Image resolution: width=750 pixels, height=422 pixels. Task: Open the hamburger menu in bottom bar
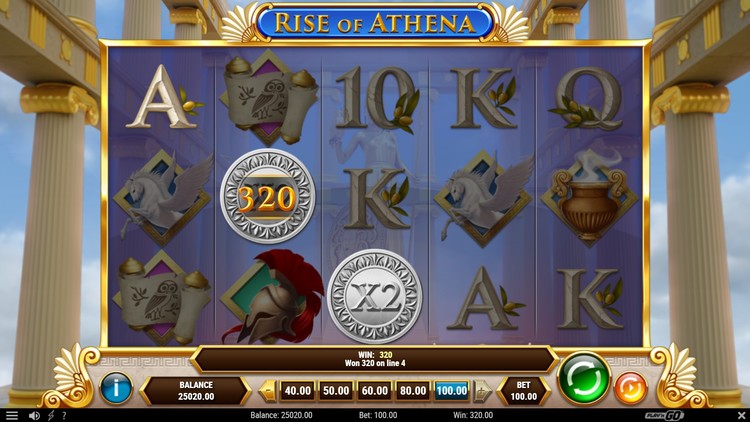click(x=12, y=415)
